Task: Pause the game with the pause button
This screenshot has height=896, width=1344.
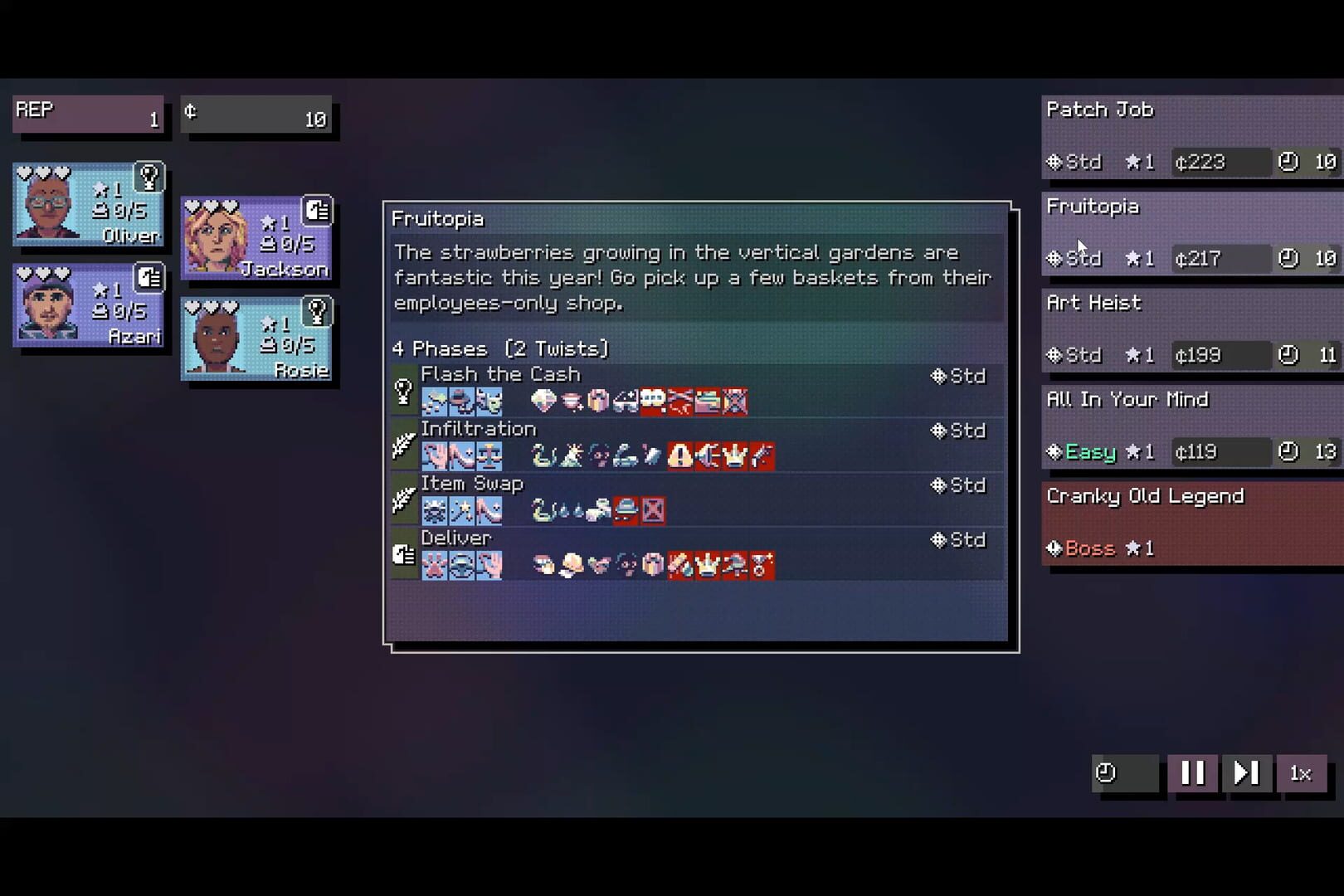Action: (x=1193, y=772)
